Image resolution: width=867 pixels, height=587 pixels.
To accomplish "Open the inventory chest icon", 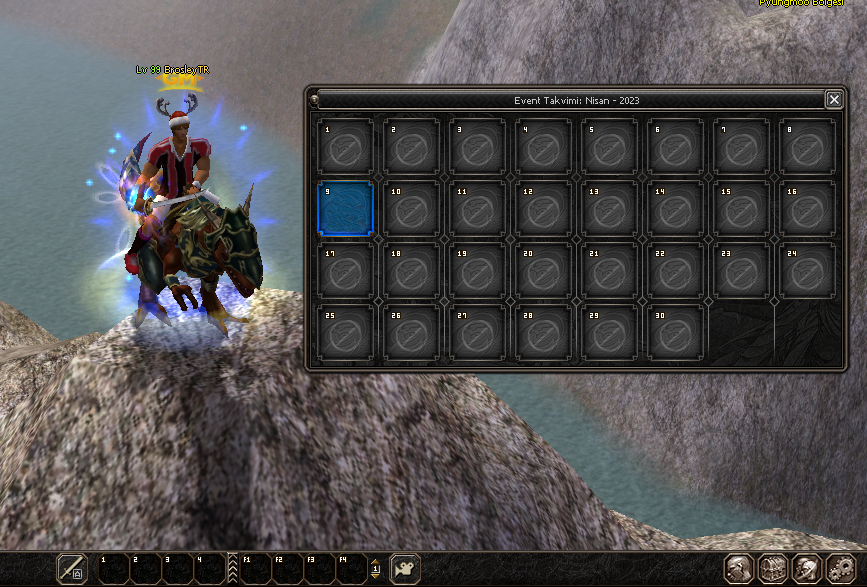I will (x=772, y=569).
